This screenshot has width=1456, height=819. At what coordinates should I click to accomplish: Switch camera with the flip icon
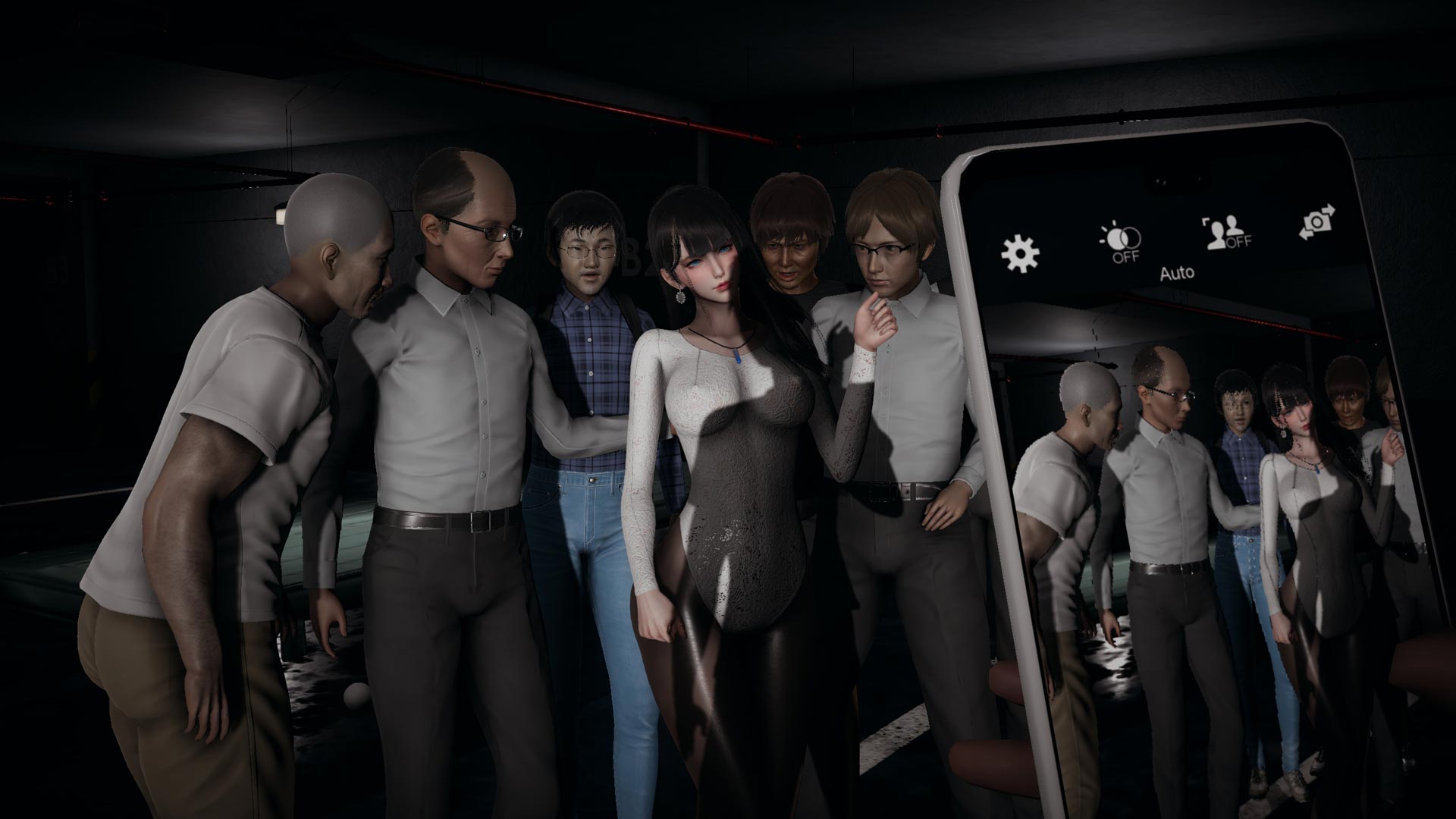click(x=1317, y=222)
